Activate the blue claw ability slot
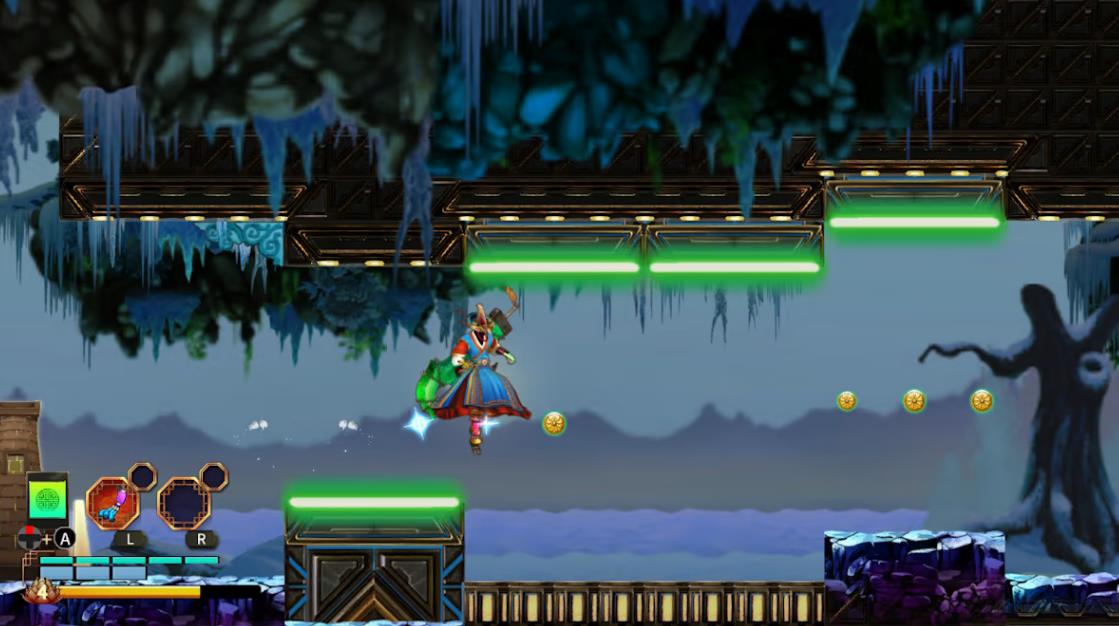The image size is (1119, 626). (x=112, y=502)
